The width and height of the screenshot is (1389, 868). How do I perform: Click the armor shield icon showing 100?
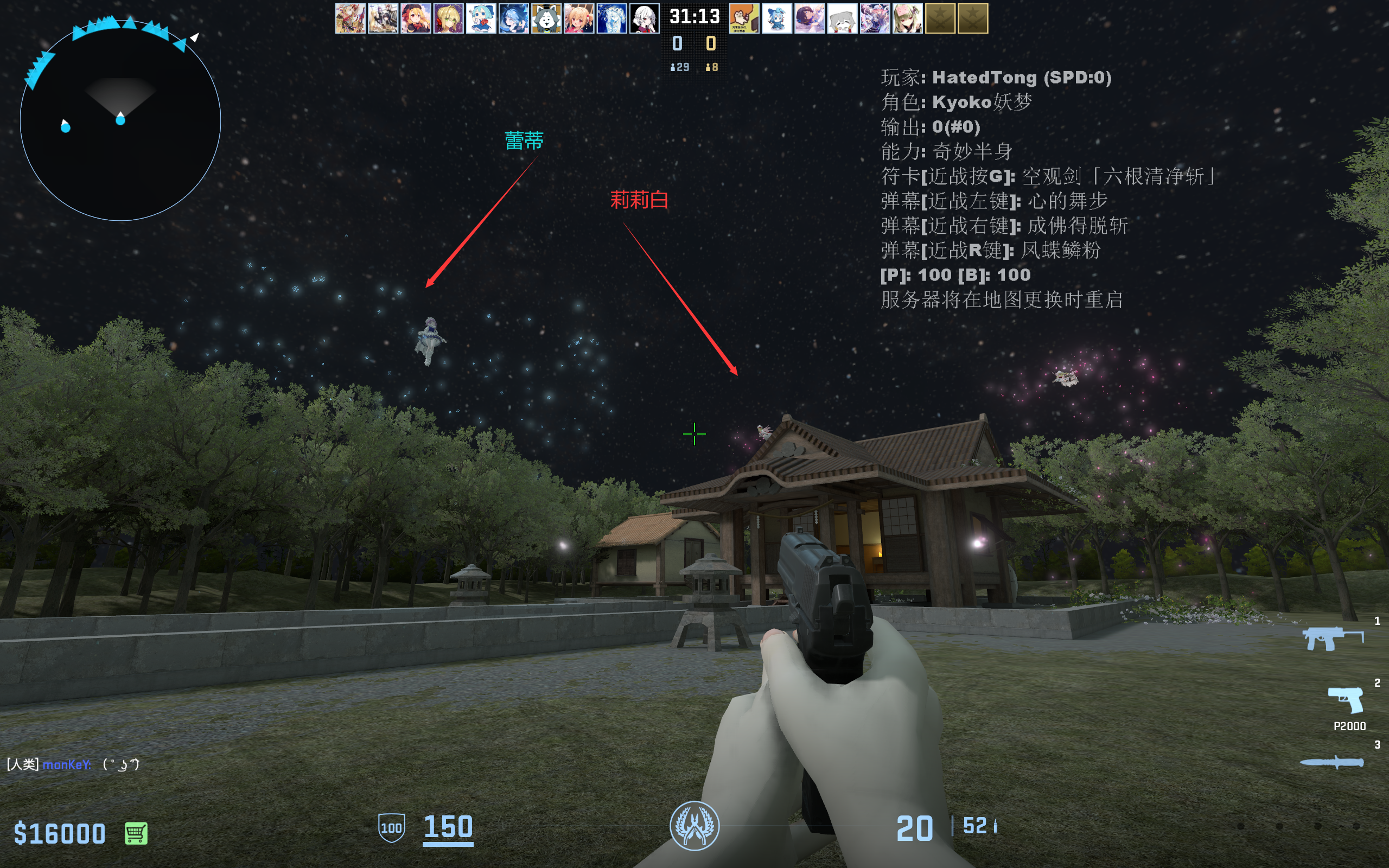coord(392,827)
